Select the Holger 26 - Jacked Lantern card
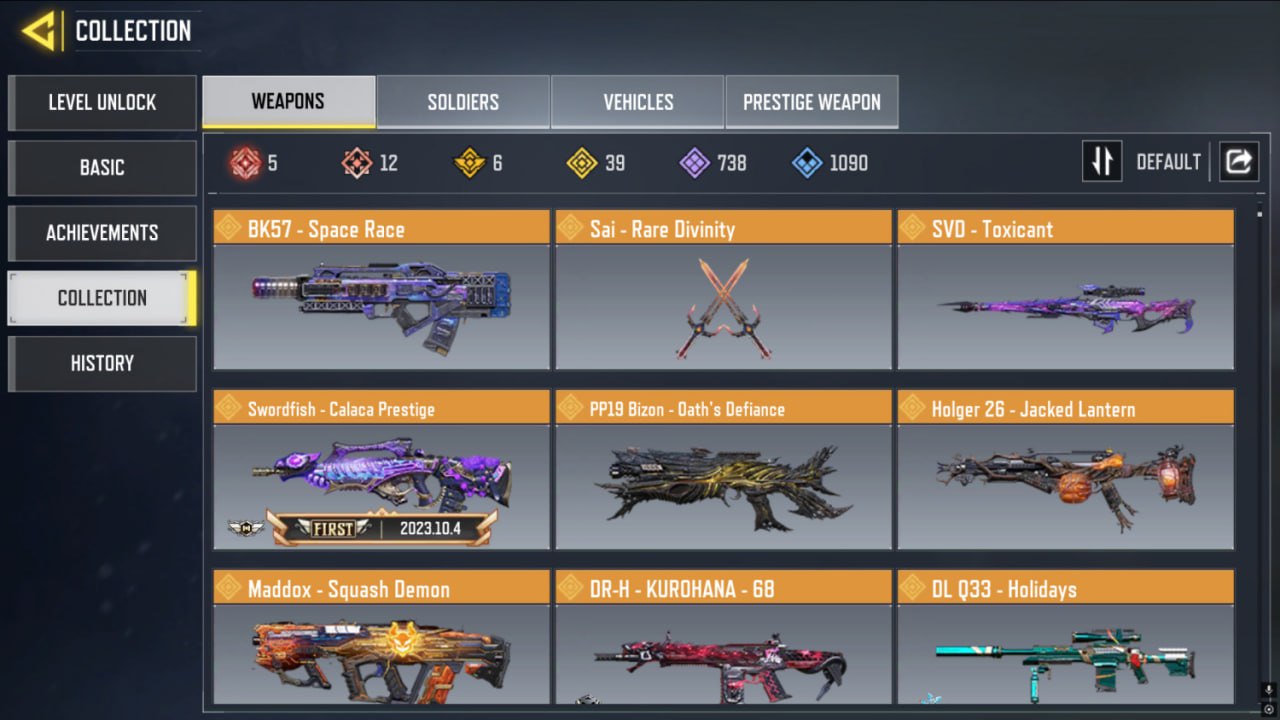 pos(1065,470)
